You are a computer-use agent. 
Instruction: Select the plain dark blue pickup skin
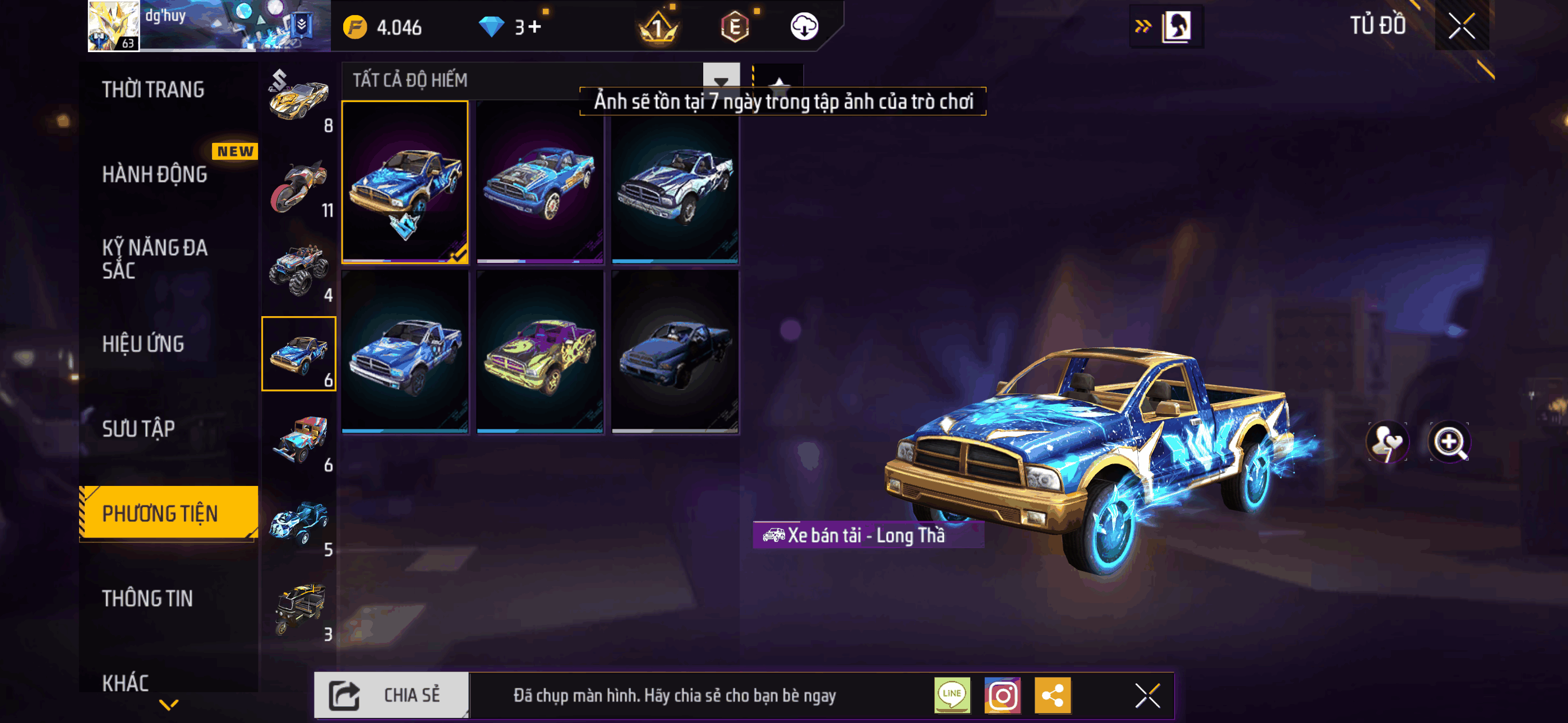[x=675, y=352]
